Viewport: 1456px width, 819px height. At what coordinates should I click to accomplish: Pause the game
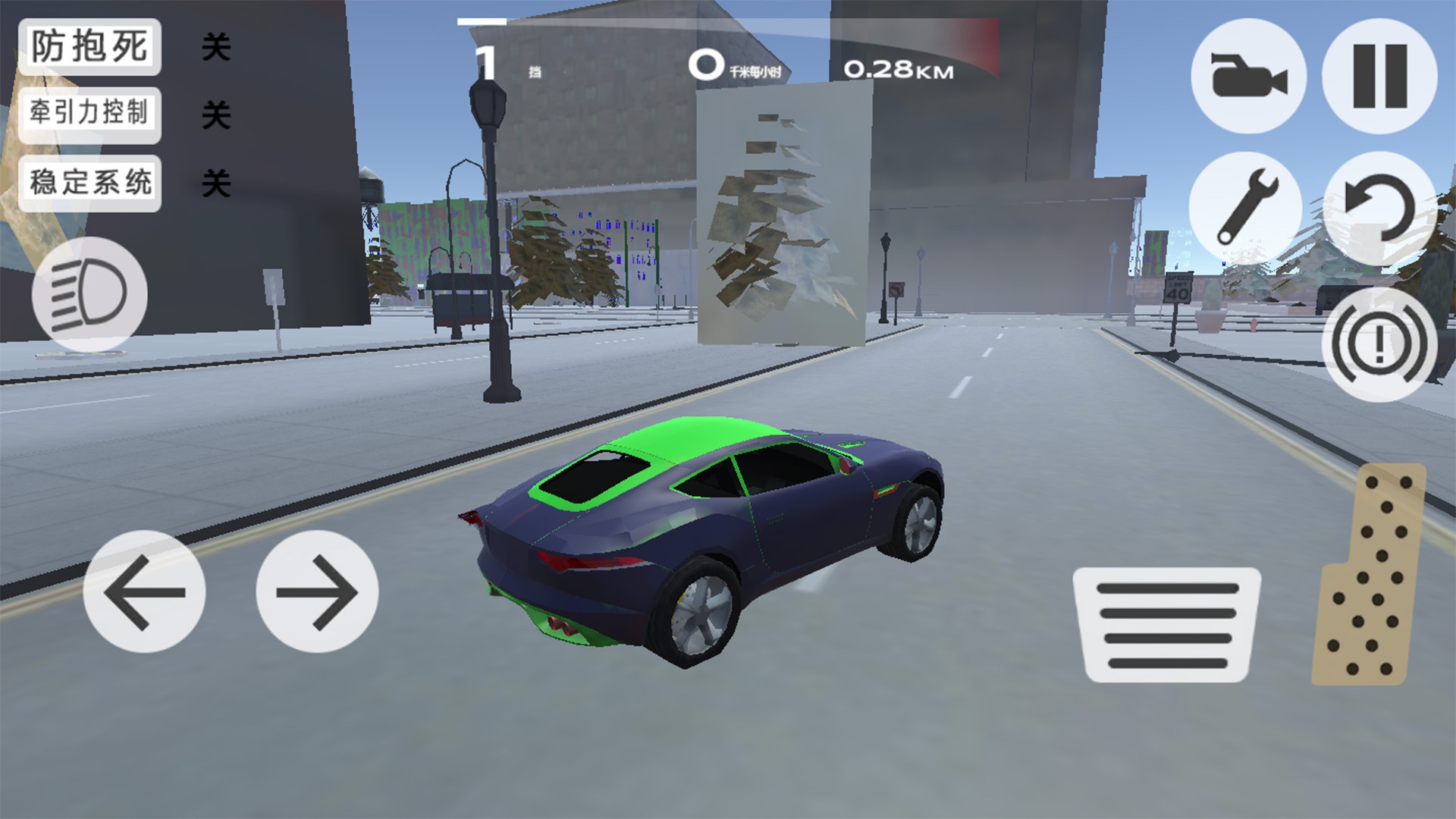tap(1379, 76)
